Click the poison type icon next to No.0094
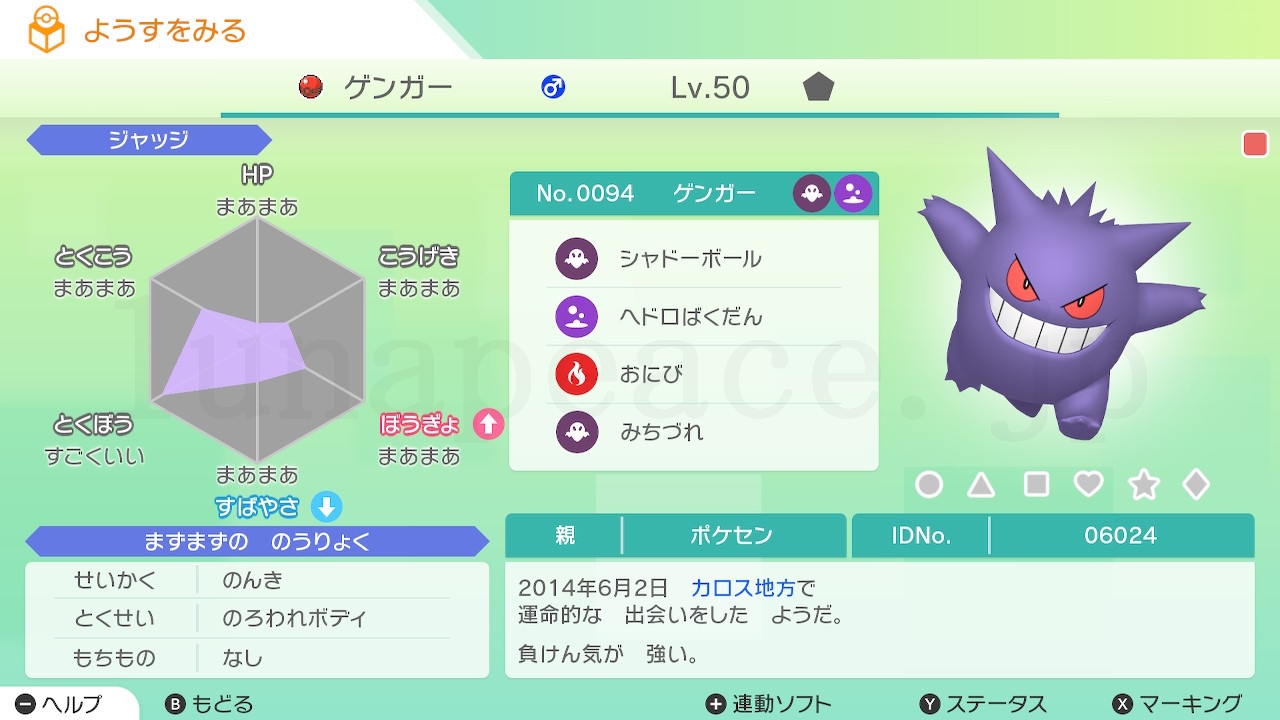The width and height of the screenshot is (1280, 720). click(852, 193)
